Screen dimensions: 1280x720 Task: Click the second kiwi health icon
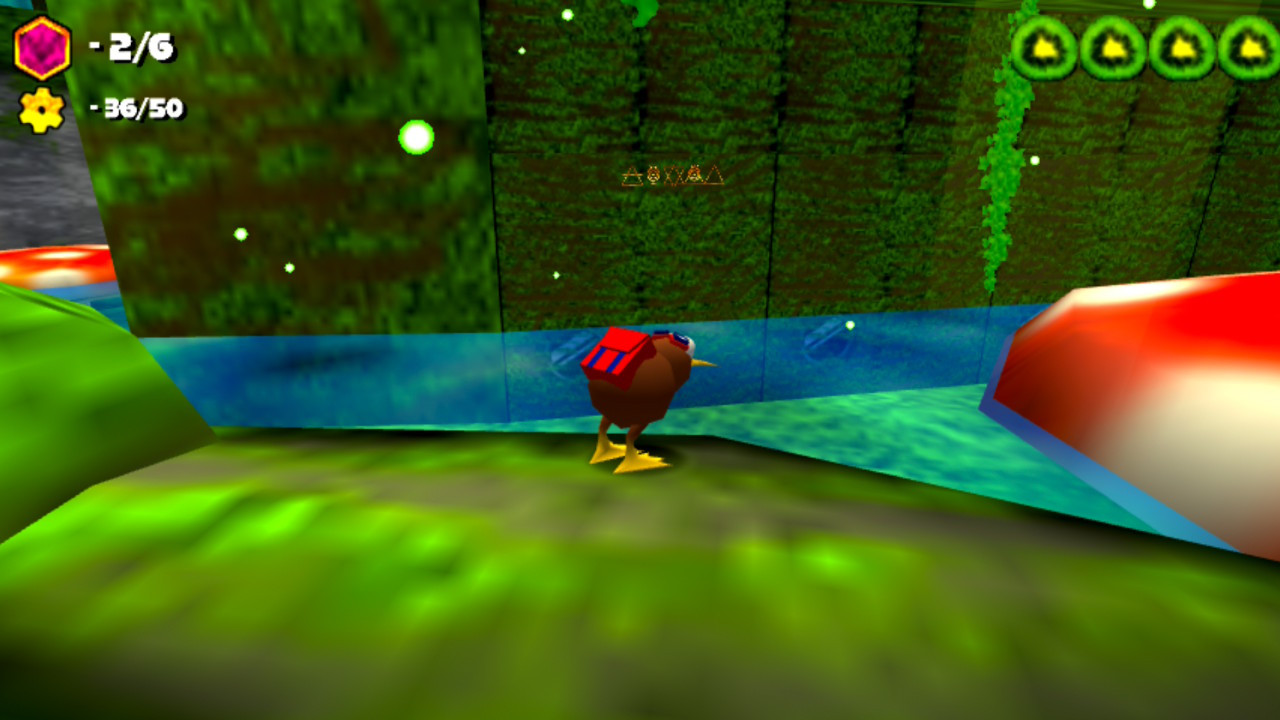(1112, 45)
